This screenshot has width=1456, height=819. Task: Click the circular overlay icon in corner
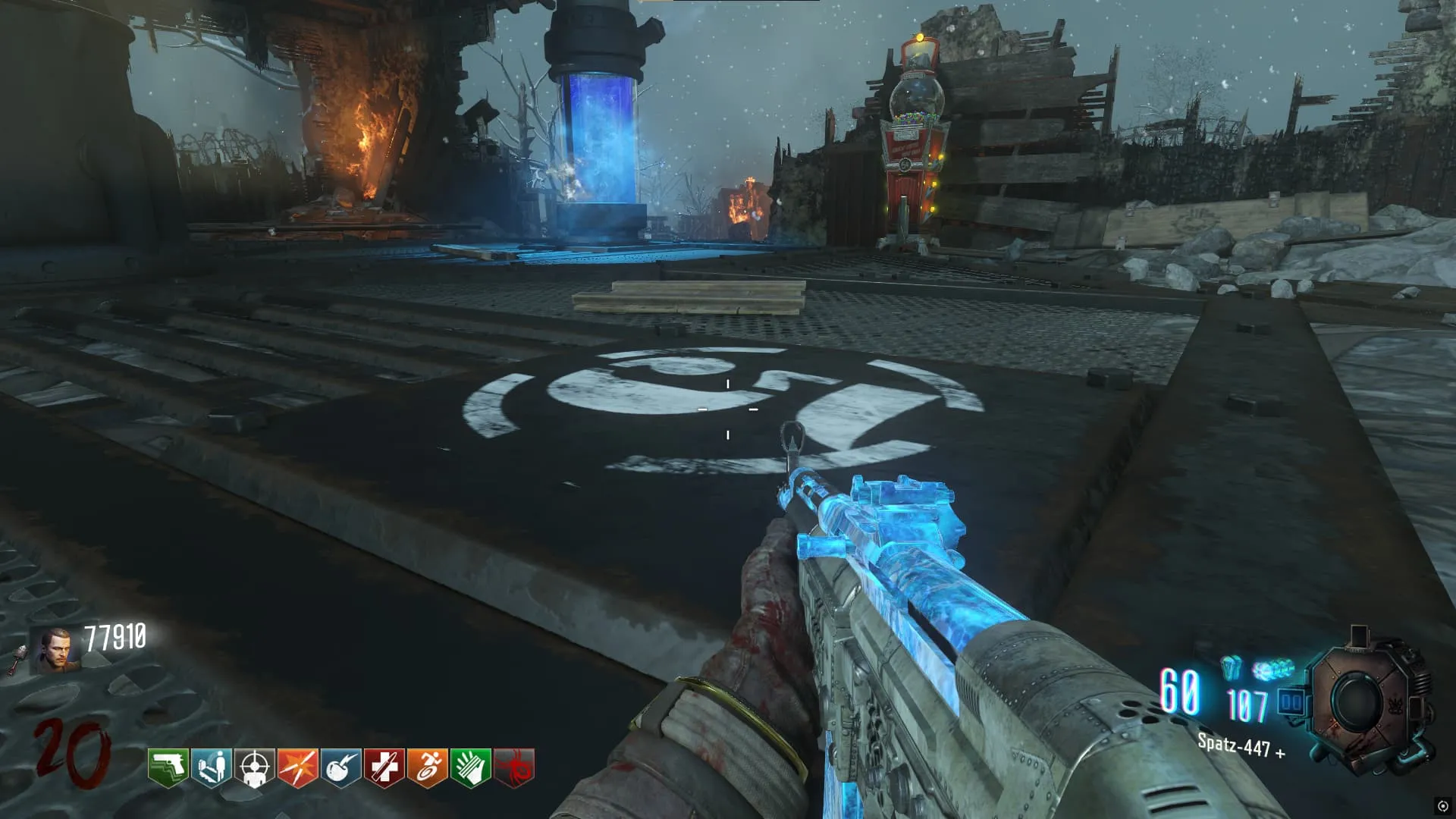pyautogui.click(x=1442, y=805)
